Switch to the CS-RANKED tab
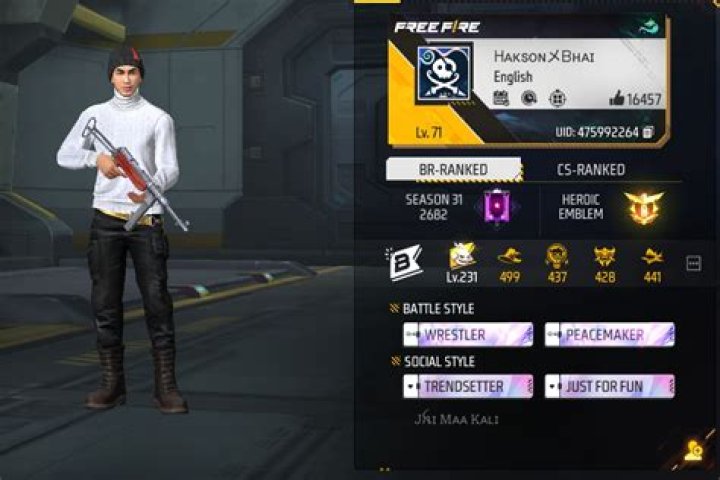Viewport: 720px width, 480px height. pos(590,170)
